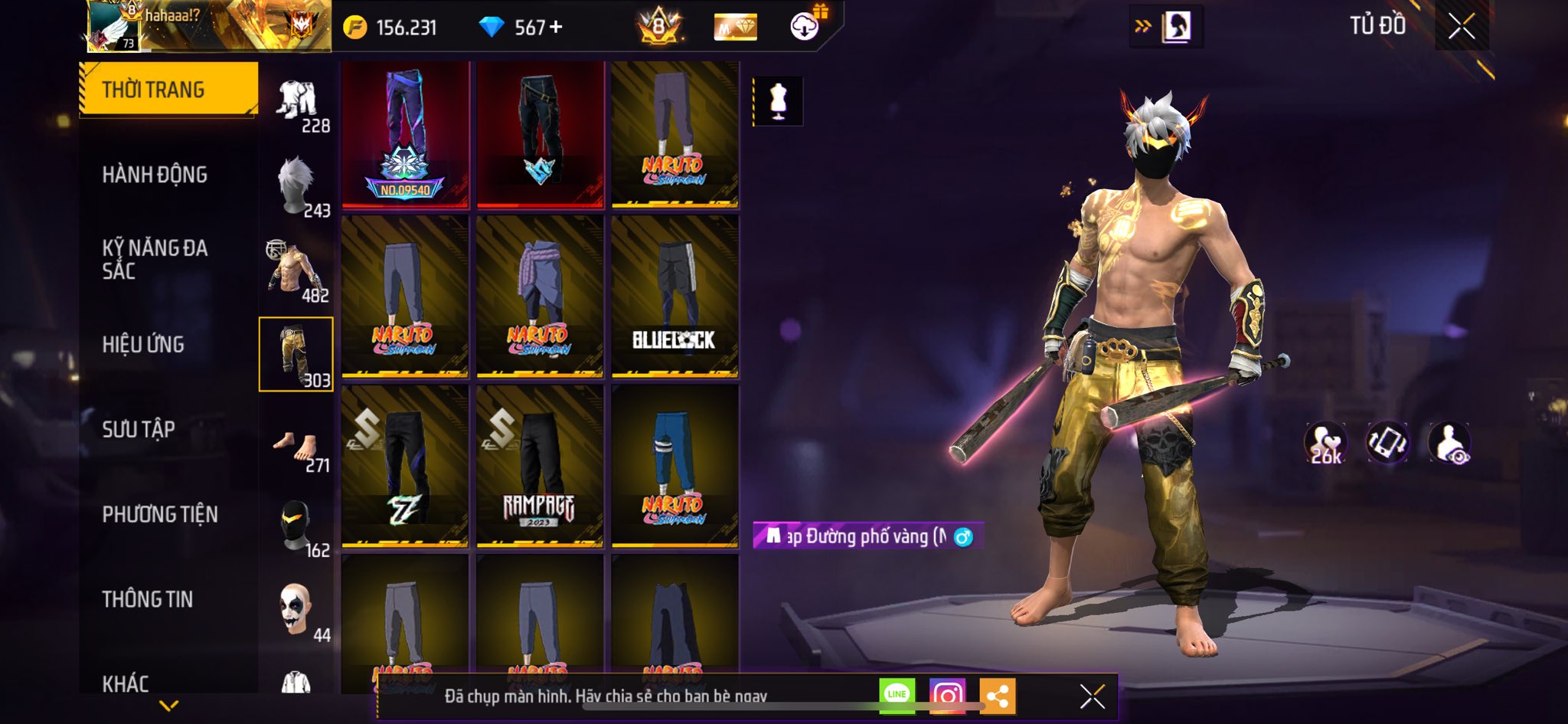This screenshot has width=1568, height=724.
Task: Close the TỦ ĐỒ wardrobe screen
Action: pyautogui.click(x=1461, y=27)
